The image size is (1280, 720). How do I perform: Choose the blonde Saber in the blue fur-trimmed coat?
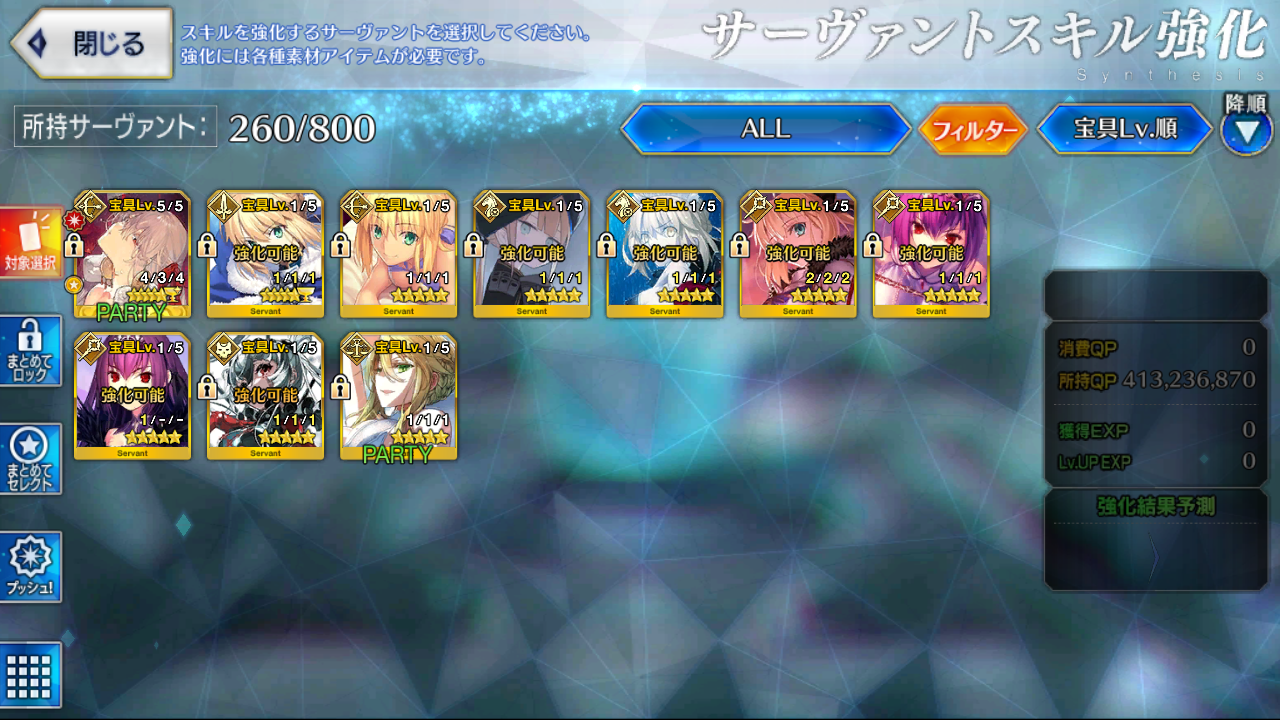pos(265,254)
